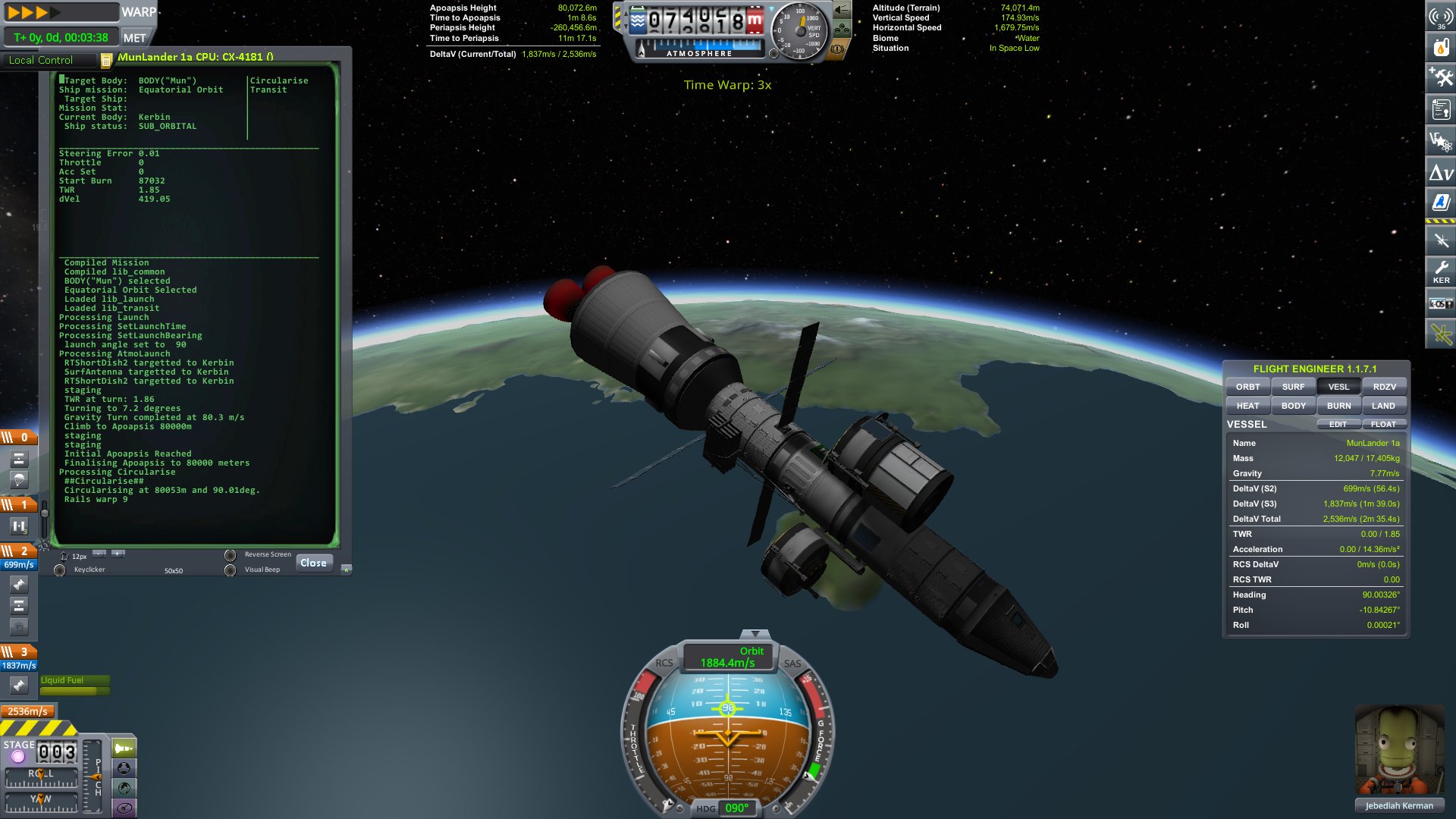Switch the MET mission clock display
This screenshot has width=1456, height=819.
coord(135,38)
